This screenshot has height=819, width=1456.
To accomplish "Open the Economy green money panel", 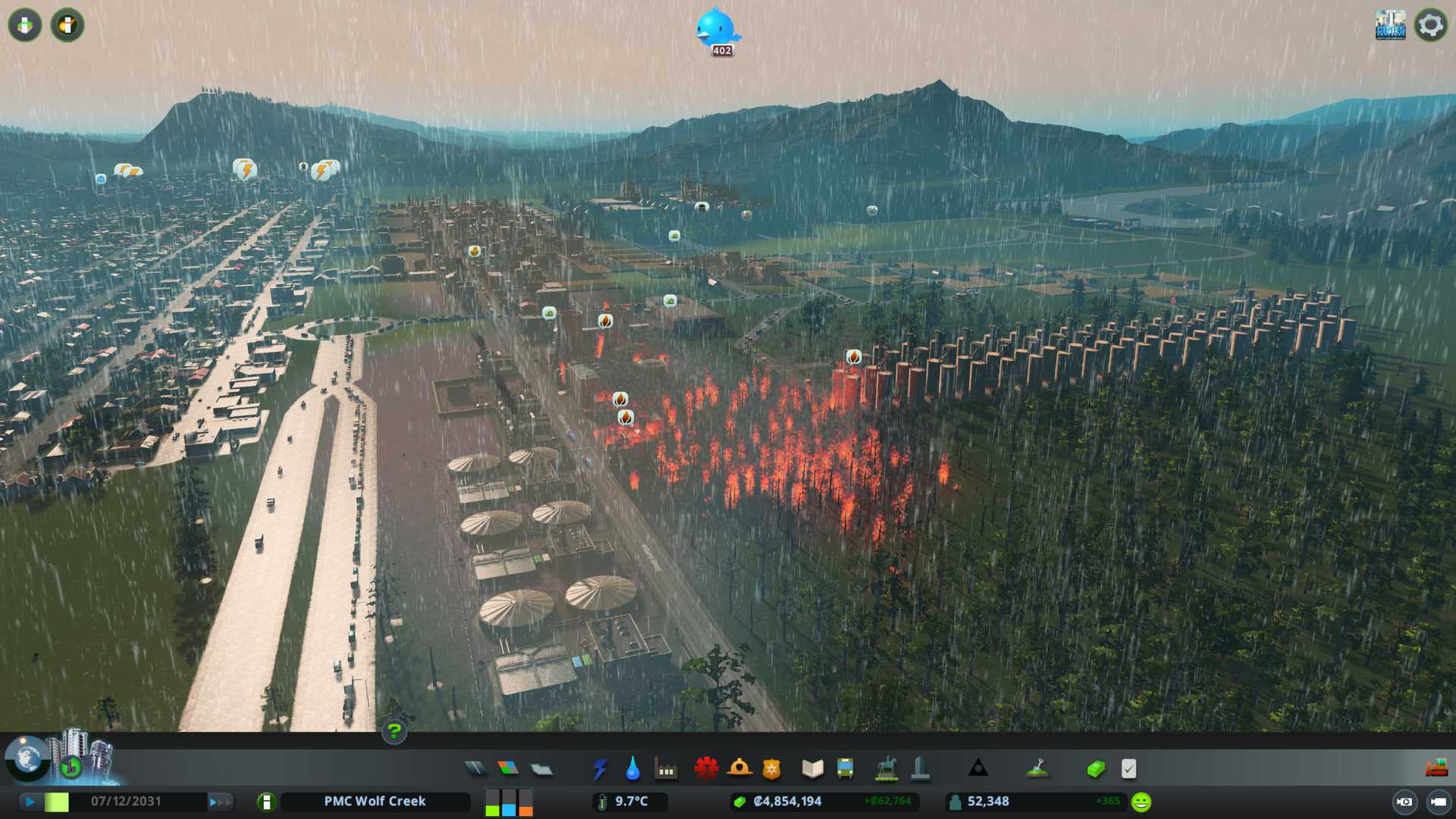I will tap(1096, 769).
